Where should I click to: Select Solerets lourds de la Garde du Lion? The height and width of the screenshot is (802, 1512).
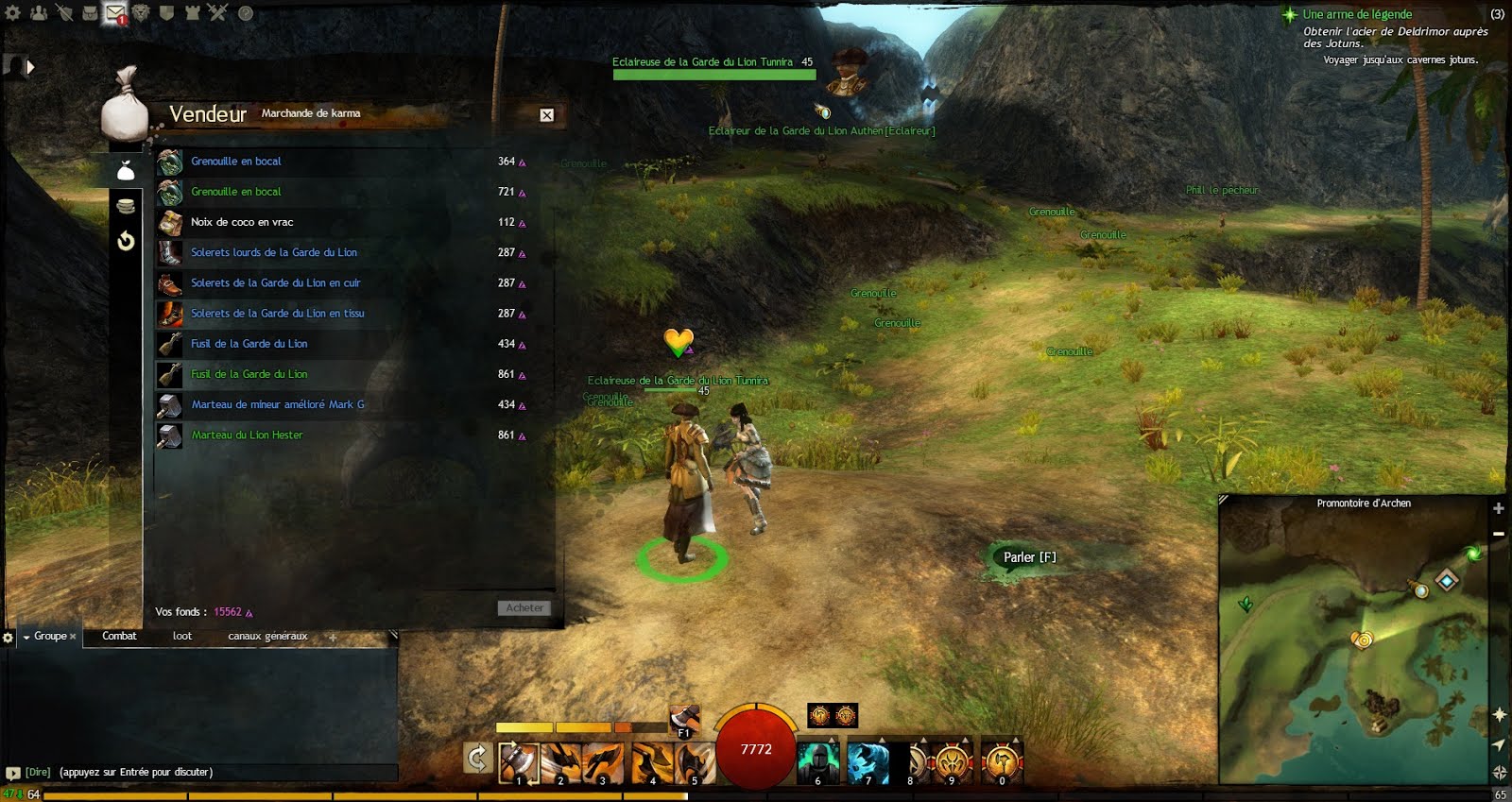[273, 252]
